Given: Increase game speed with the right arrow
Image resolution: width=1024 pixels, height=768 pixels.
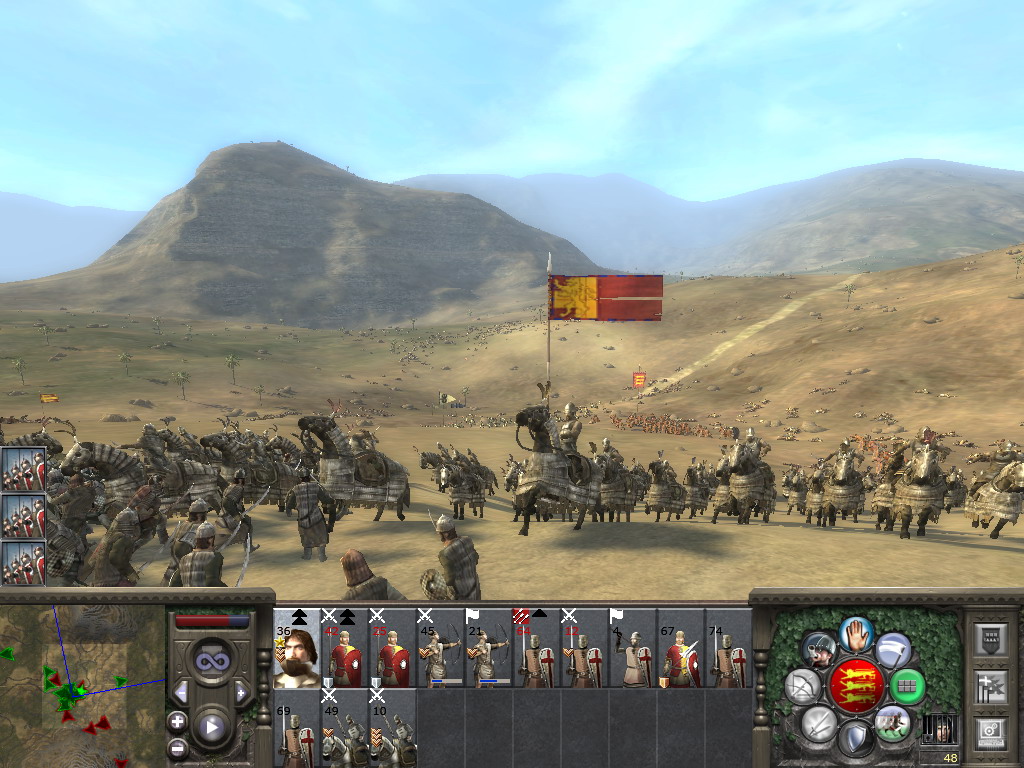Looking at the screenshot, I should pos(241,692).
